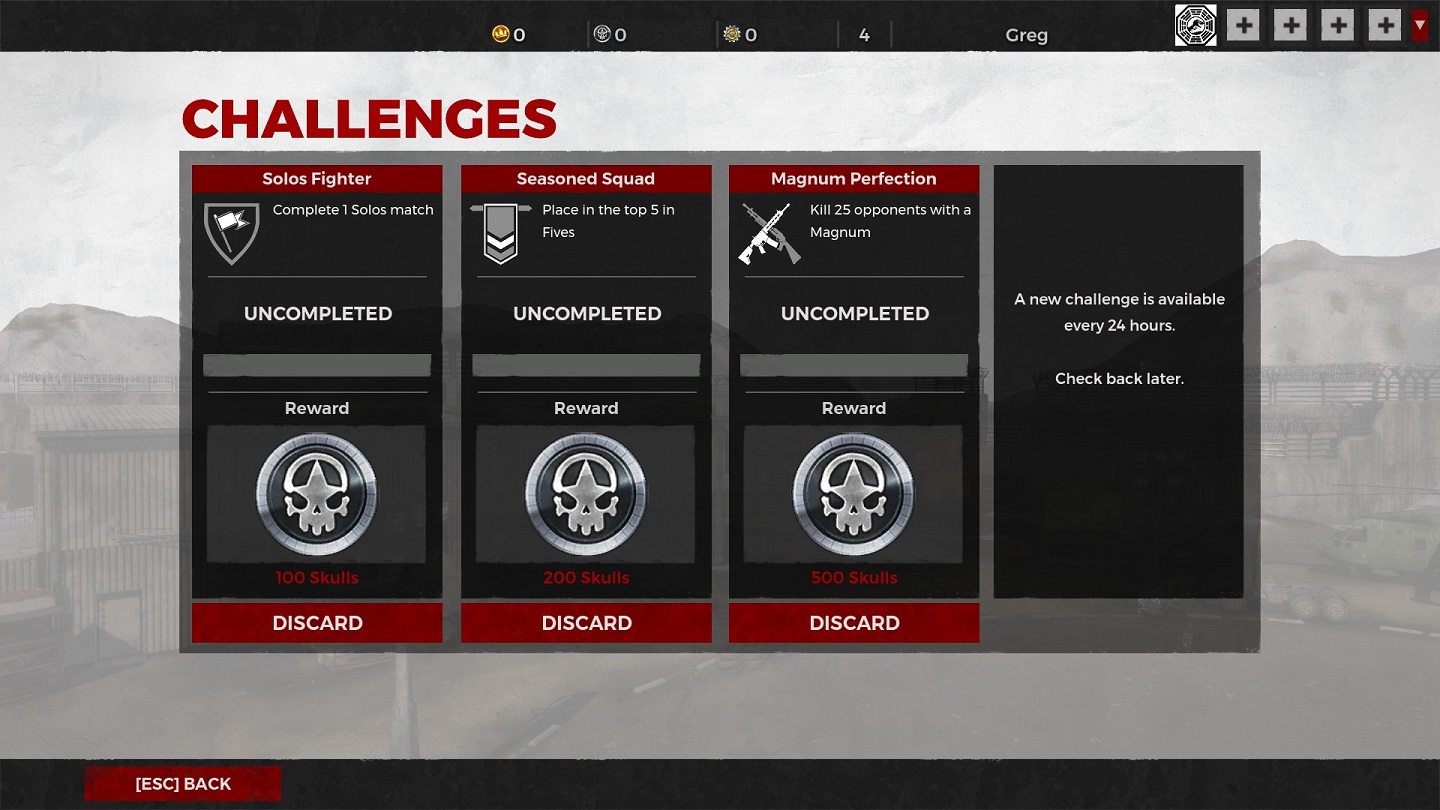Discard the Magnum Perfection challenge
The width and height of the screenshot is (1440, 810).
pyautogui.click(x=853, y=623)
